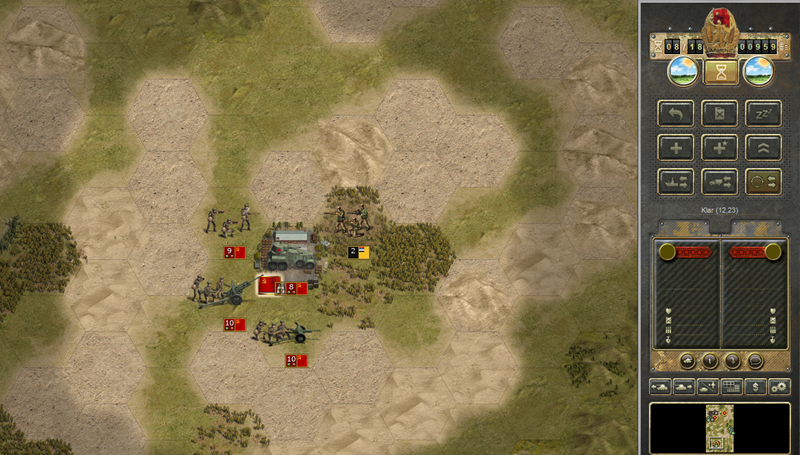800x455 pixels.
Task: Open the dollar sign purchase screen
Action: point(757,386)
